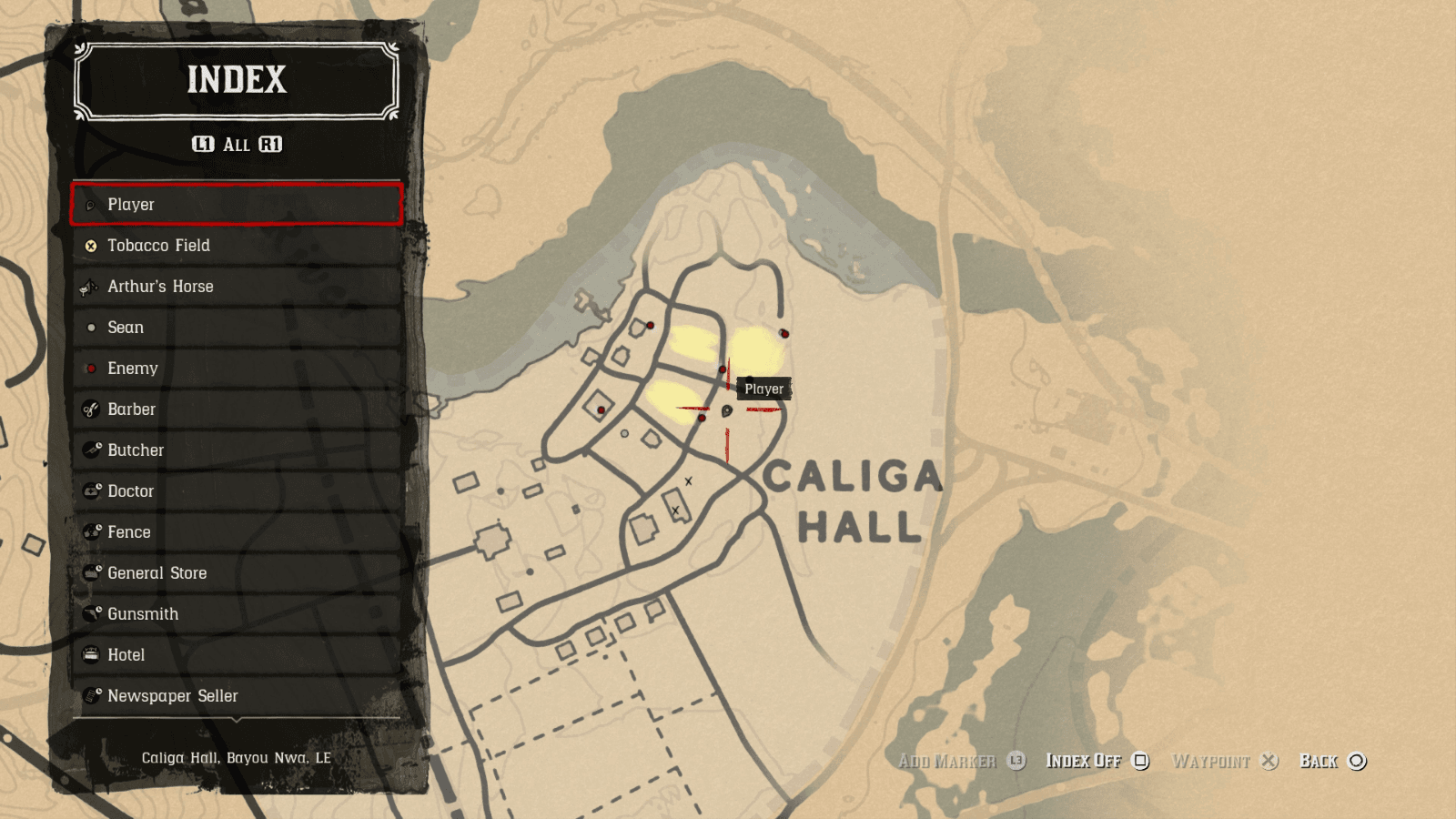Click the Add Marker option

pos(946,761)
